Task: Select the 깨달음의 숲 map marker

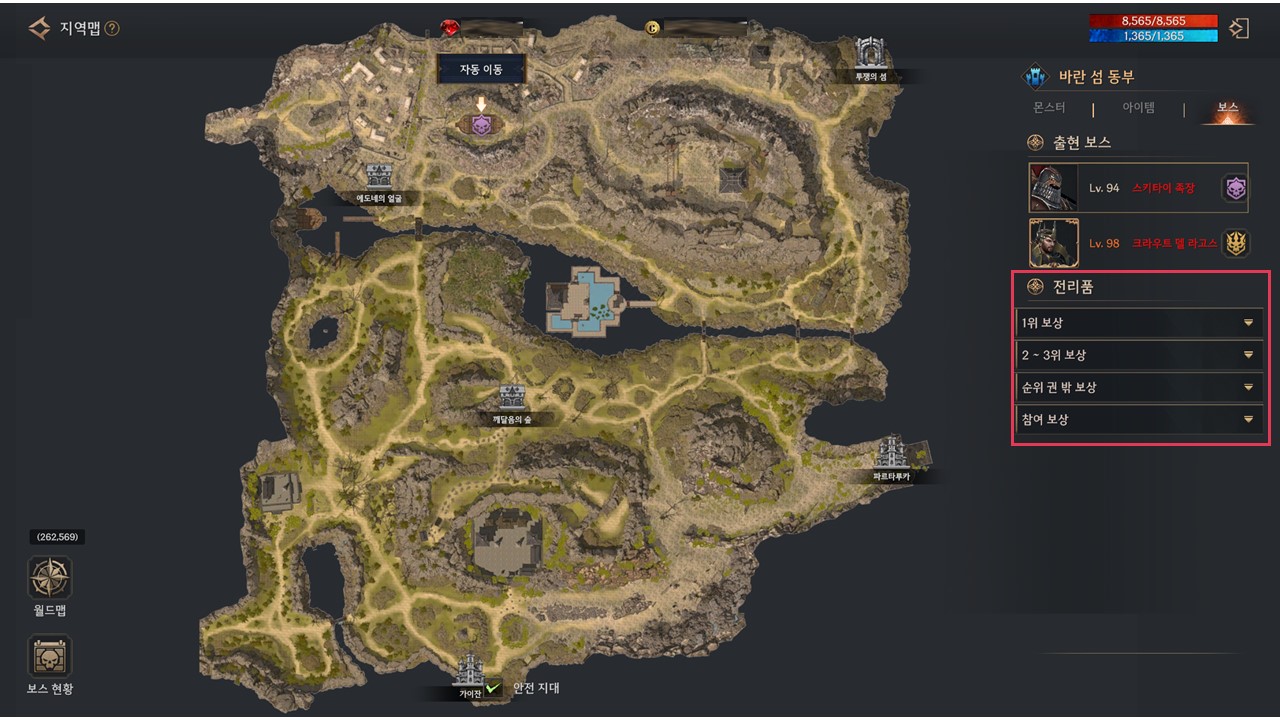Action: click(512, 397)
